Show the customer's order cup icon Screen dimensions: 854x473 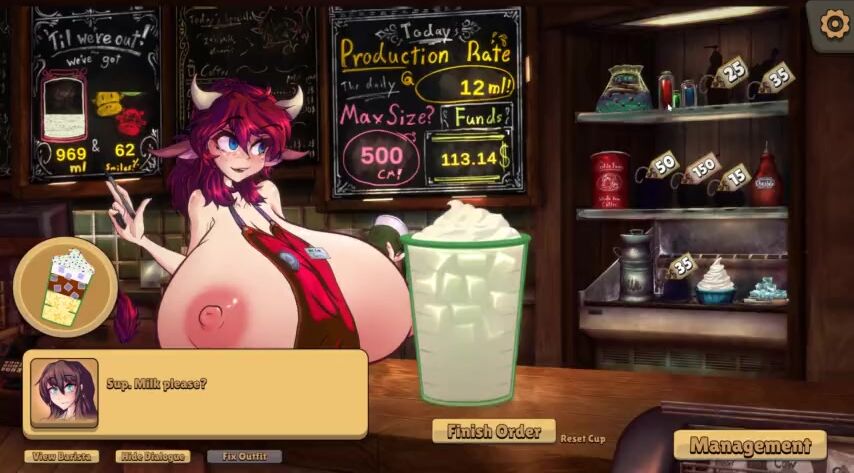(65, 286)
